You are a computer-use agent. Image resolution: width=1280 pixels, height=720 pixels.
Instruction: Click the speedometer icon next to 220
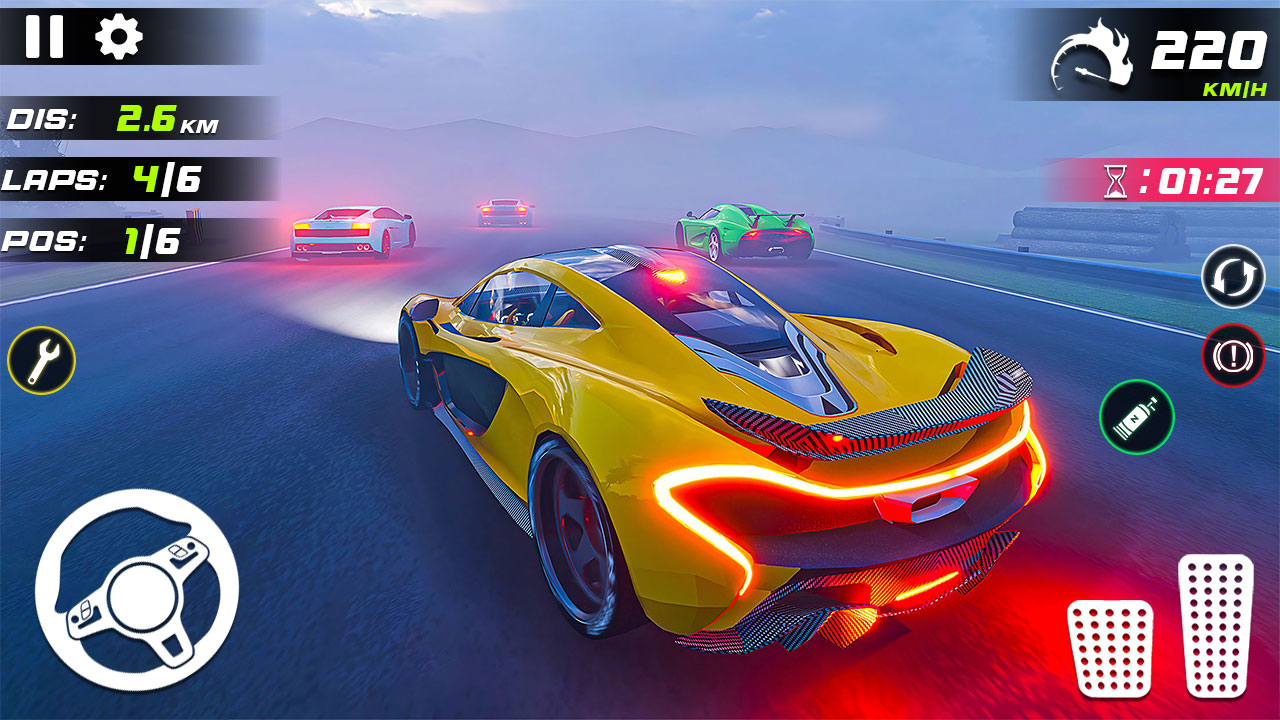1090,55
